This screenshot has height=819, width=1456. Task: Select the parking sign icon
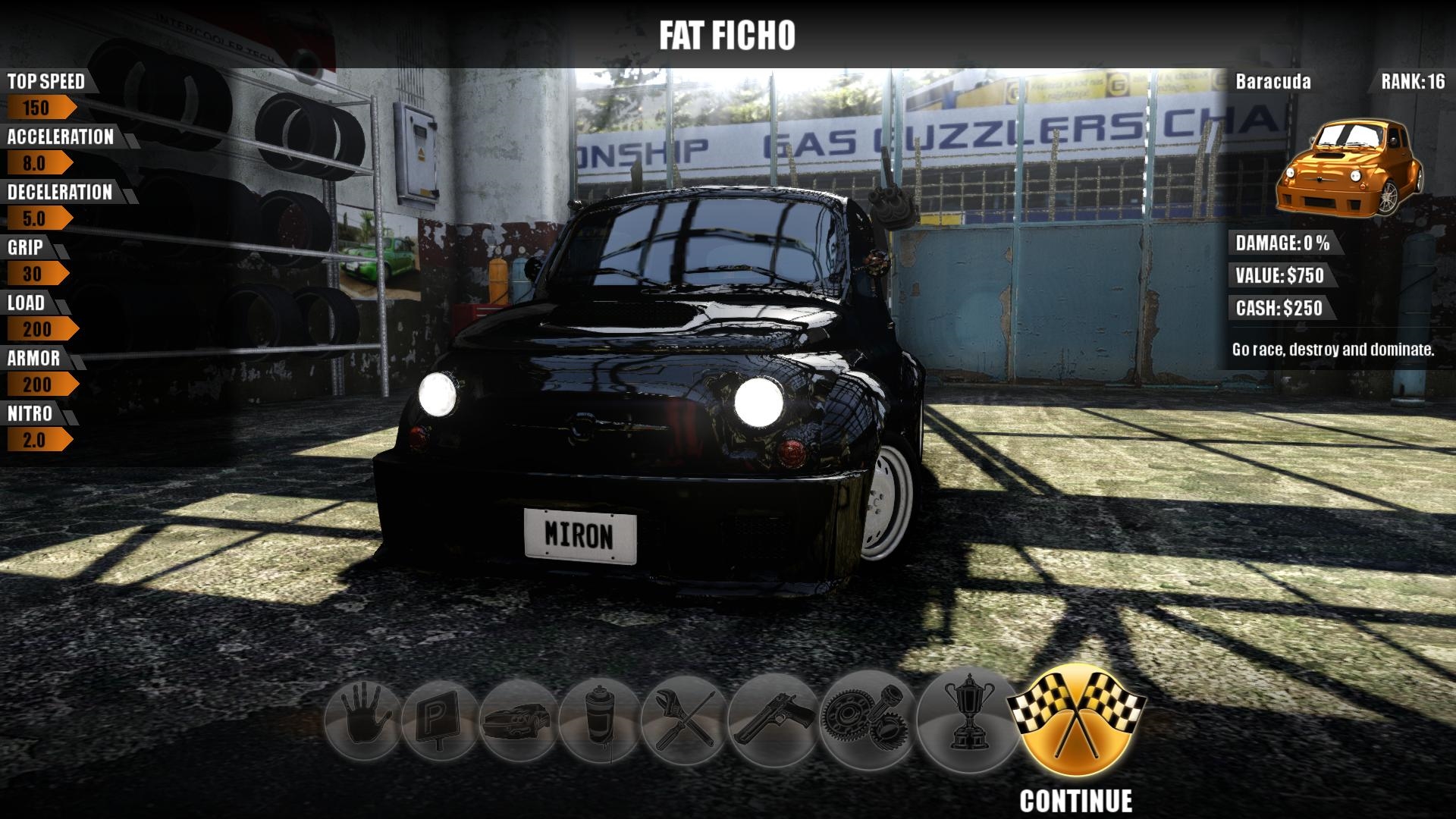(x=441, y=720)
